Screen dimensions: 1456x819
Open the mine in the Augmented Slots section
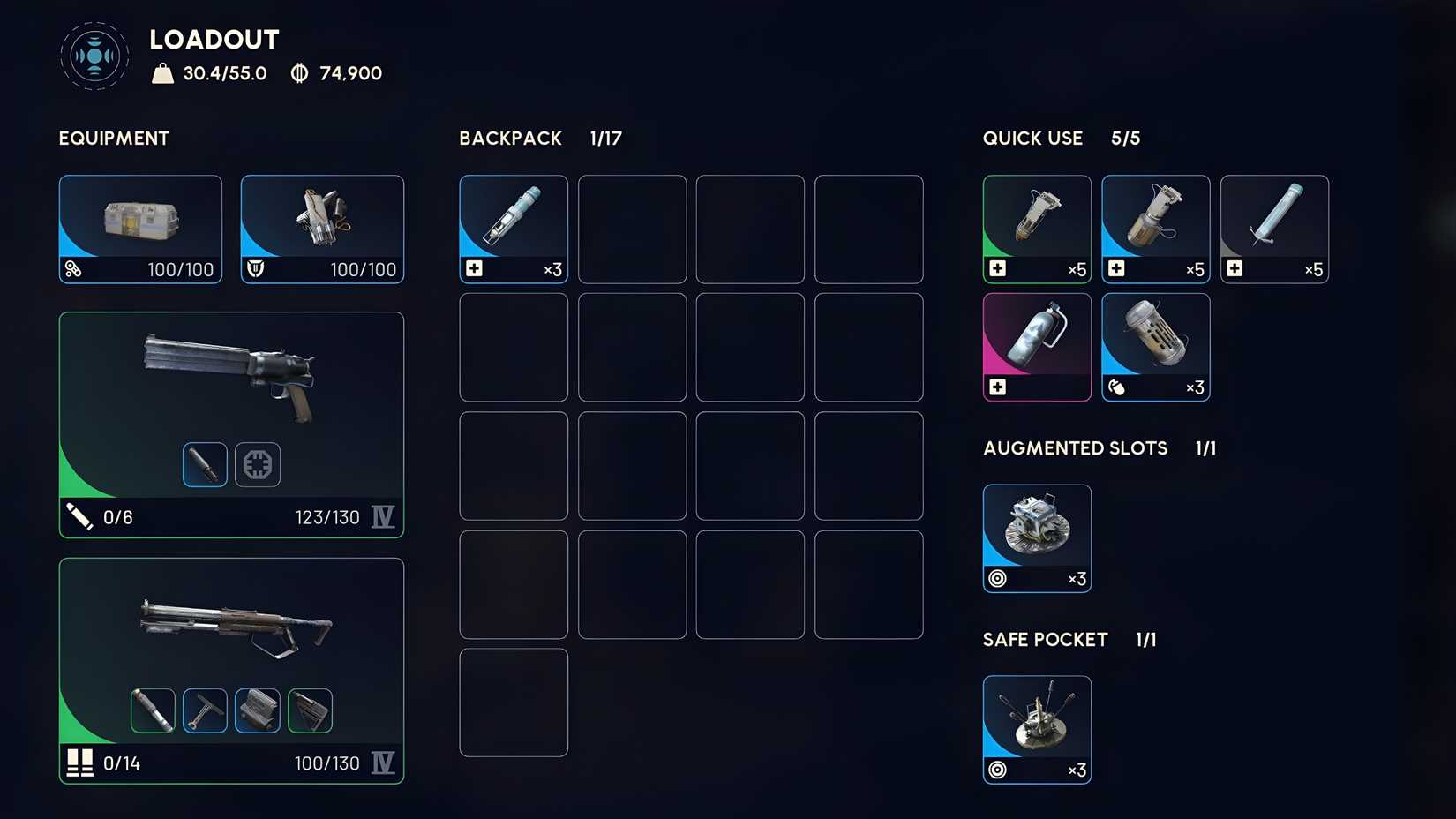[x=1036, y=530]
